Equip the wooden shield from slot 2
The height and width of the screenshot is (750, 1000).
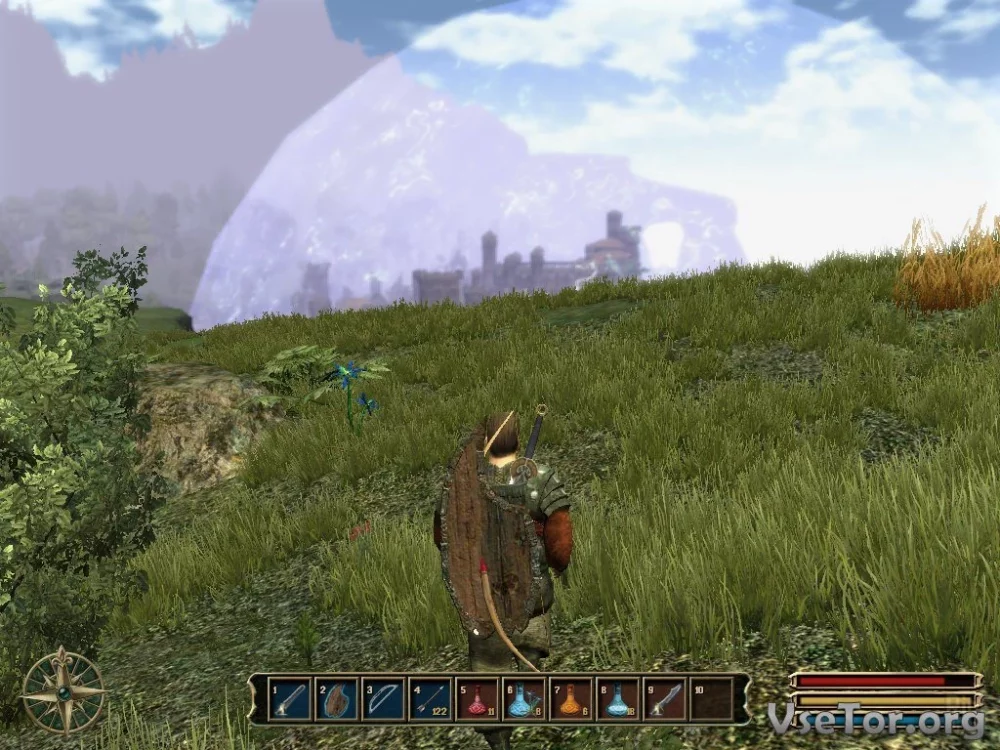click(338, 699)
